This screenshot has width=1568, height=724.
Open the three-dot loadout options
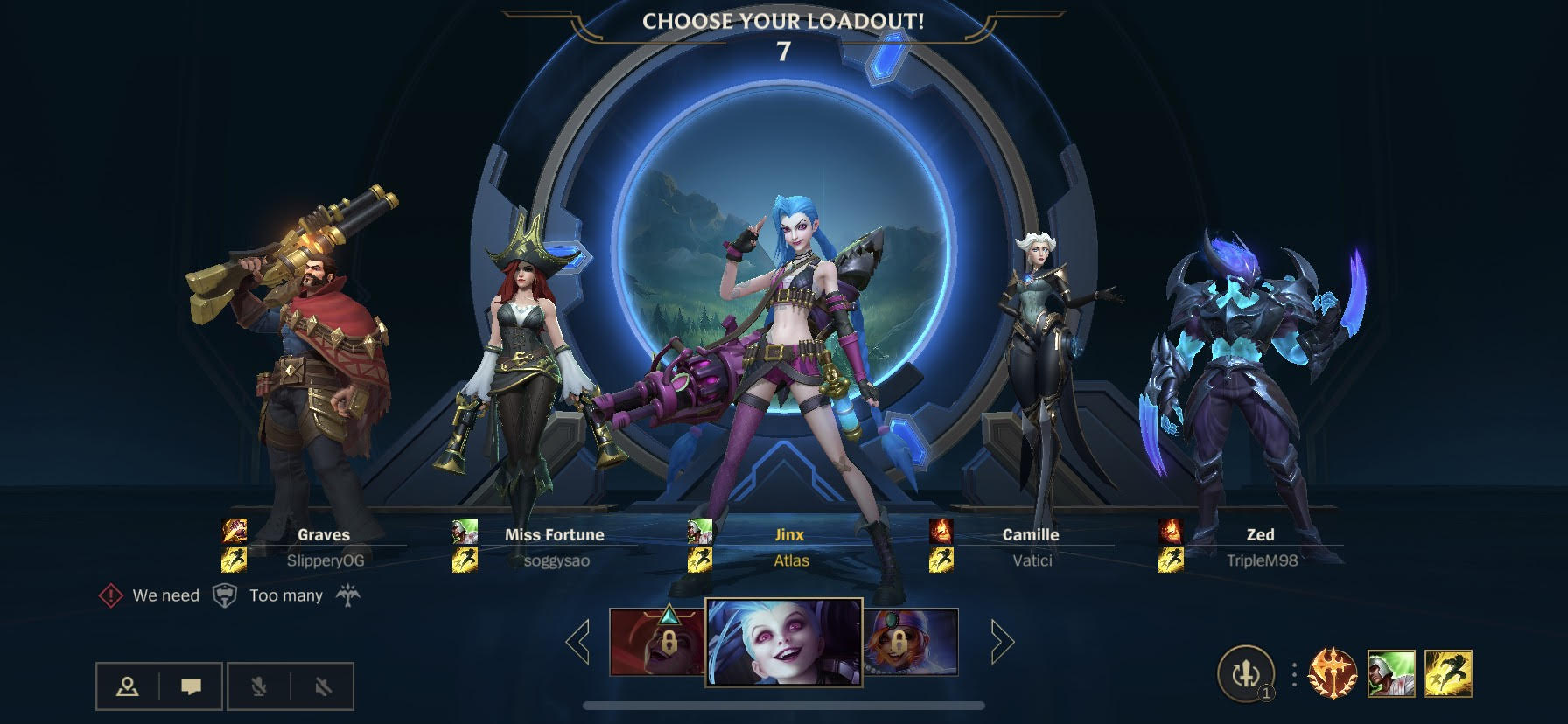(1294, 674)
